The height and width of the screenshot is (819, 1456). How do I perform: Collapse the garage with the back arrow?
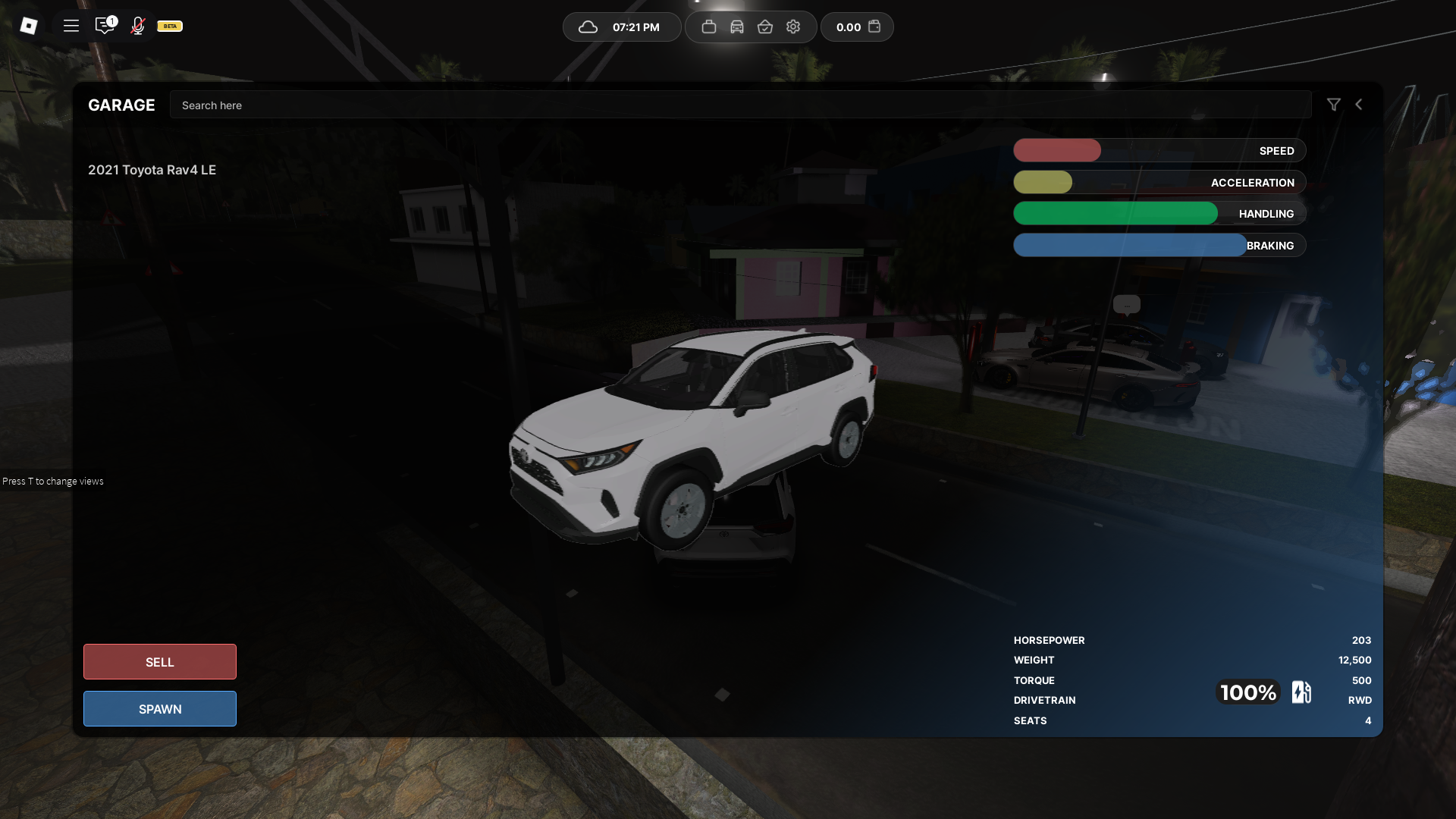pos(1359,105)
